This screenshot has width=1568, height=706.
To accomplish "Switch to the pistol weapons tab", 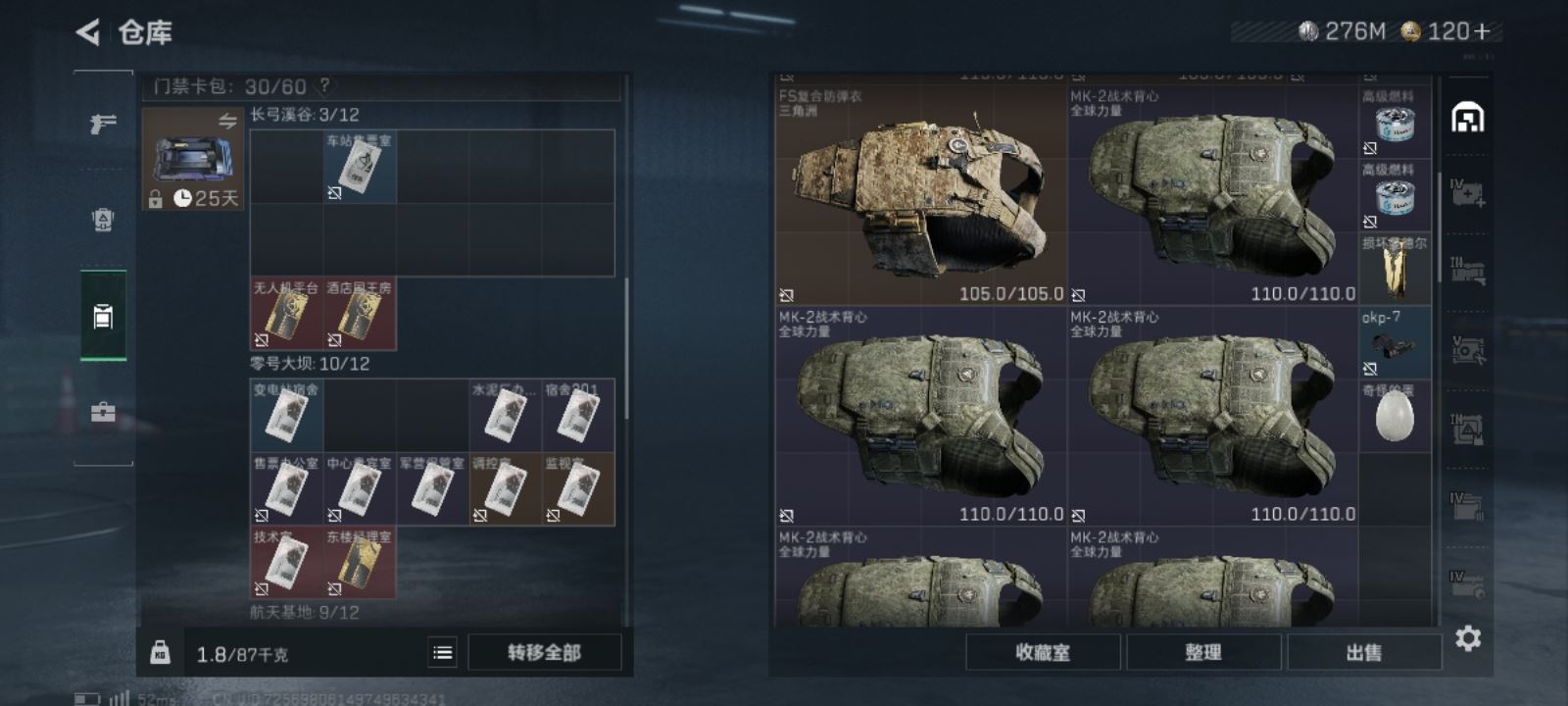I will (103, 124).
